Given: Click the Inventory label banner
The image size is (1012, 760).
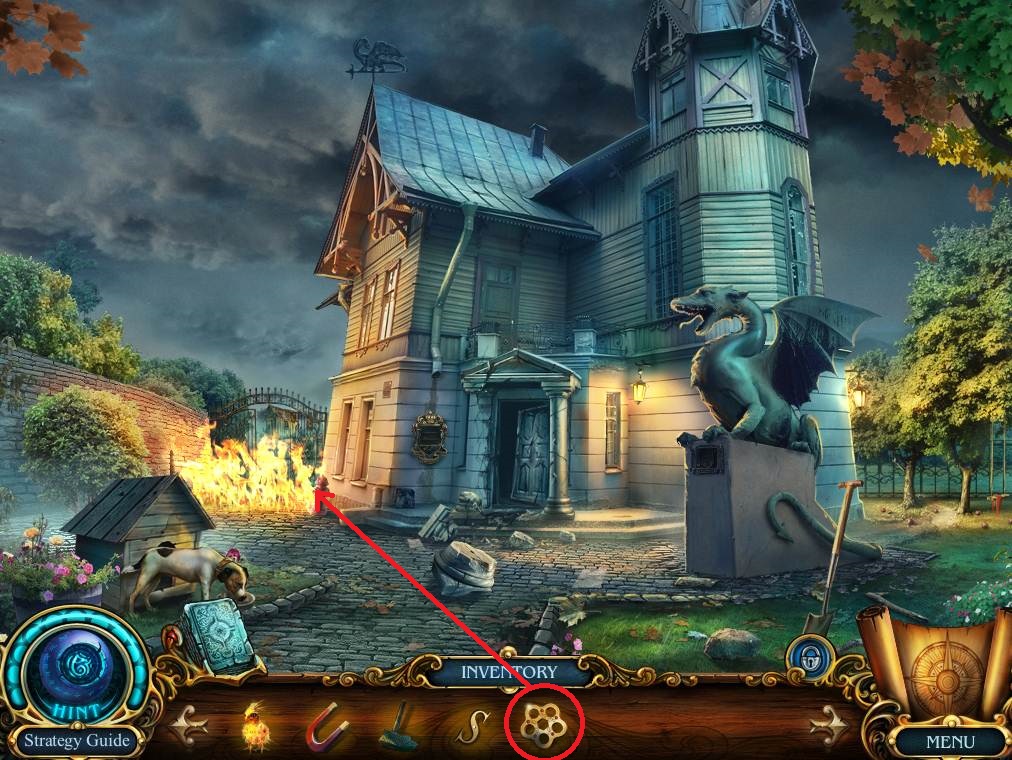Looking at the screenshot, I should tap(507, 672).
